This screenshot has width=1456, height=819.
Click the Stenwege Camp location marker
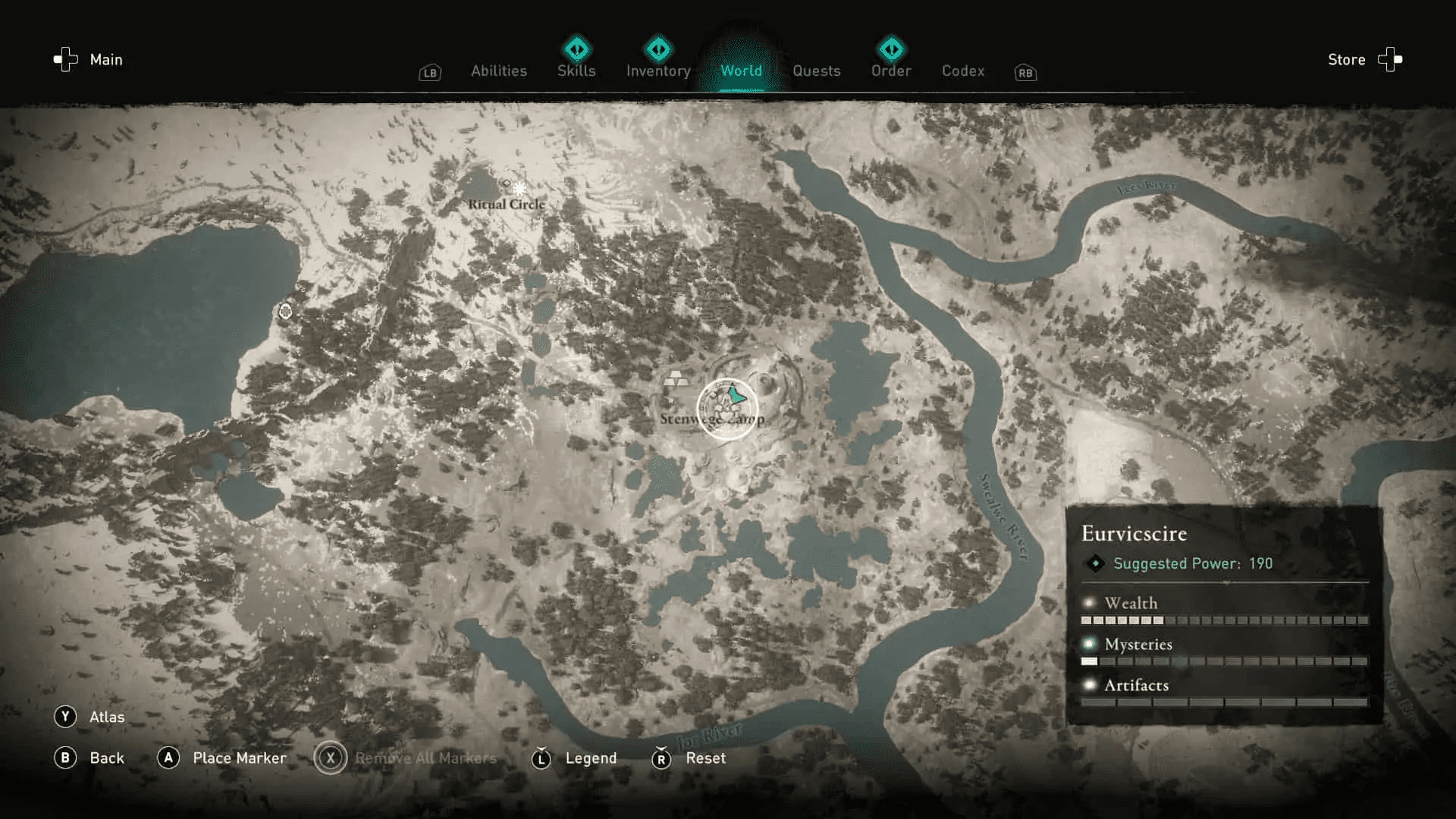click(x=727, y=409)
